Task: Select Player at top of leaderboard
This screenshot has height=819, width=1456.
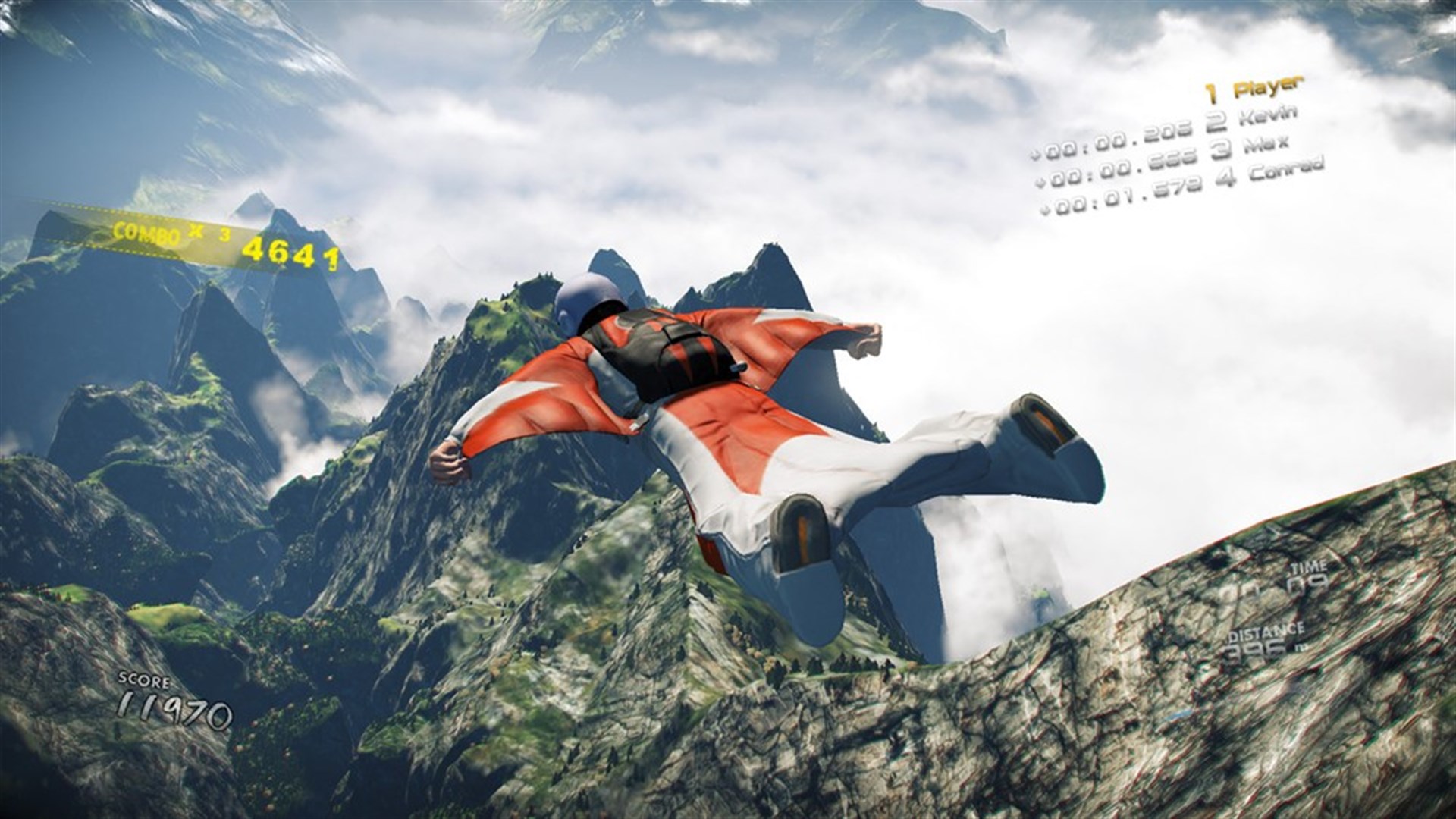Action: point(1266,88)
